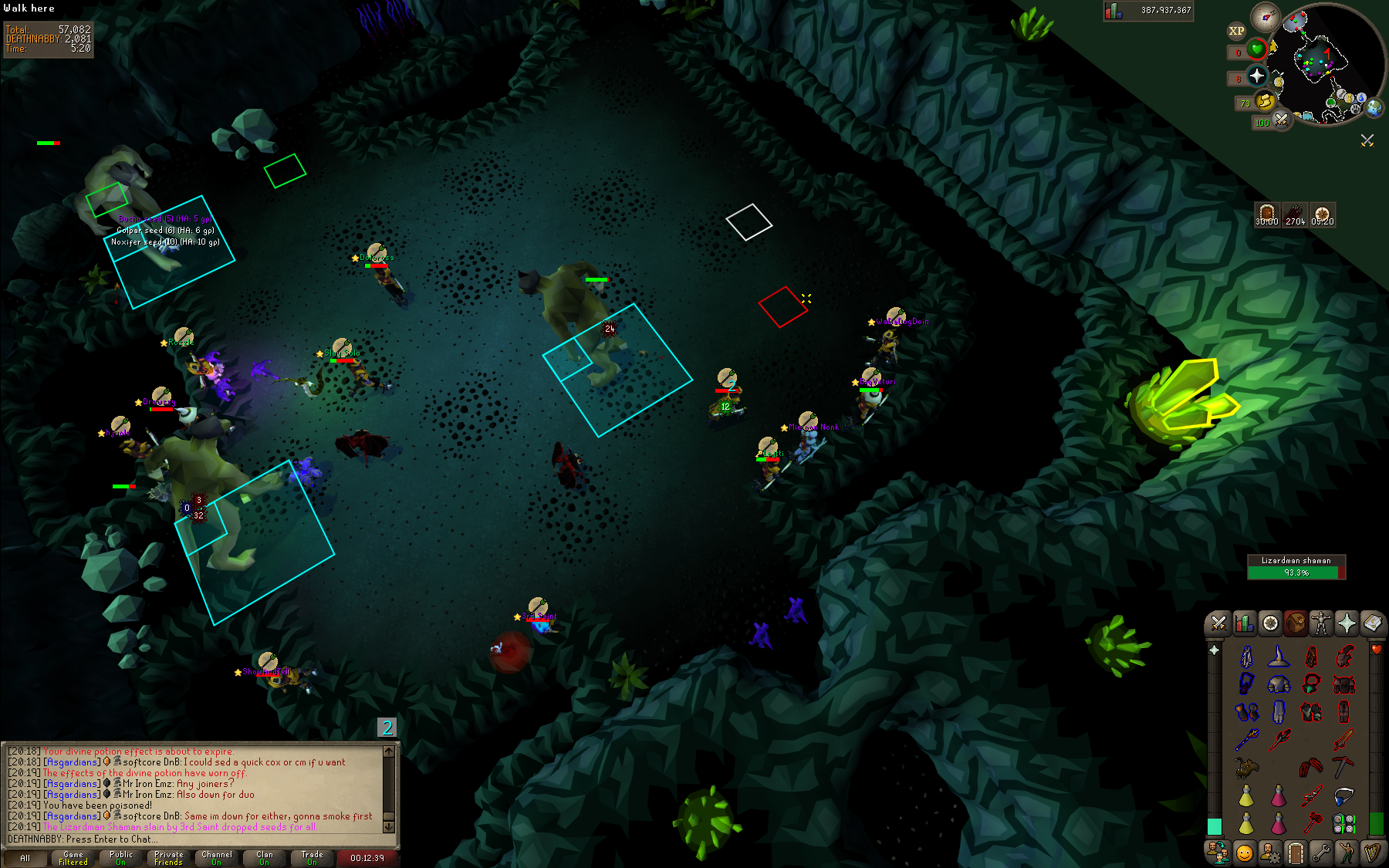The width and height of the screenshot is (1389, 868).
Task: Click the compass to face north
Action: [x=1266, y=17]
